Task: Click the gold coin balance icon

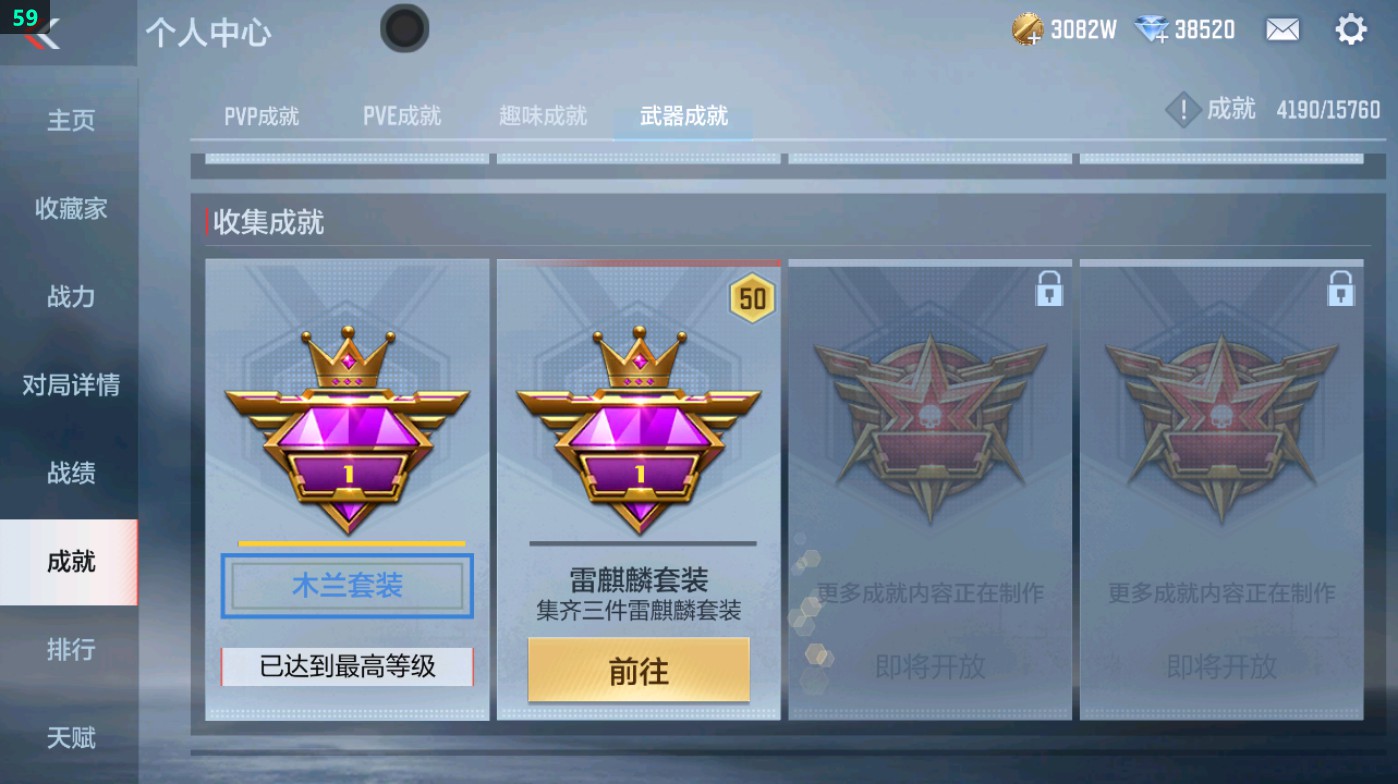Action: (x=1023, y=30)
